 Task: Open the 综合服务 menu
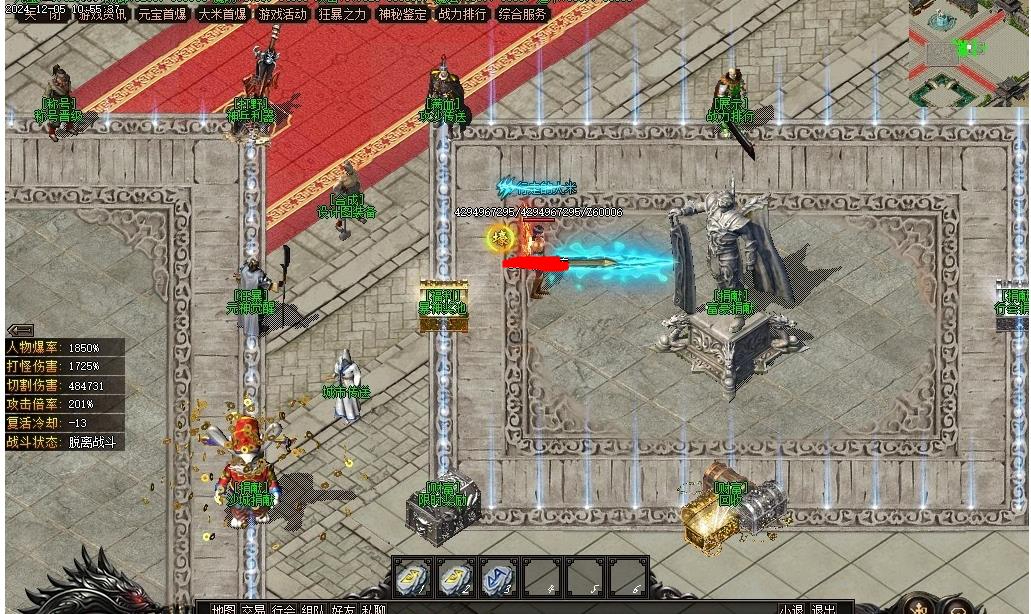click(522, 14)
